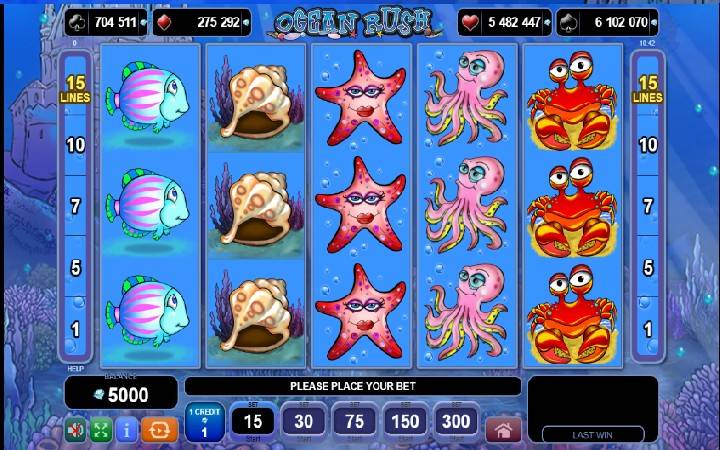Select the 150 bet button
The height and width of the screenshot is (450, 720).
(405, 423)
